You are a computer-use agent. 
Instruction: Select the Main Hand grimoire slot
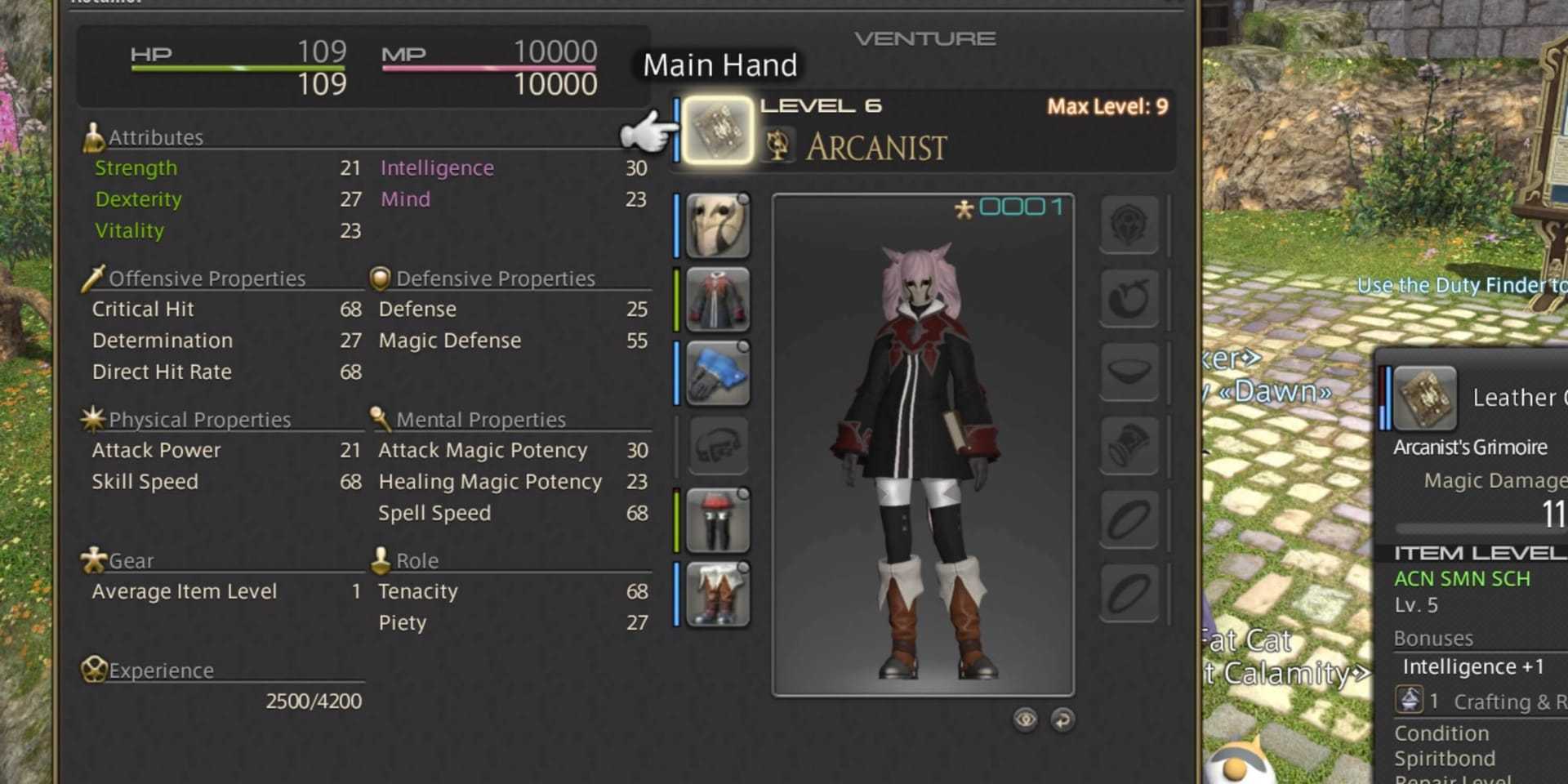point(717,131)
